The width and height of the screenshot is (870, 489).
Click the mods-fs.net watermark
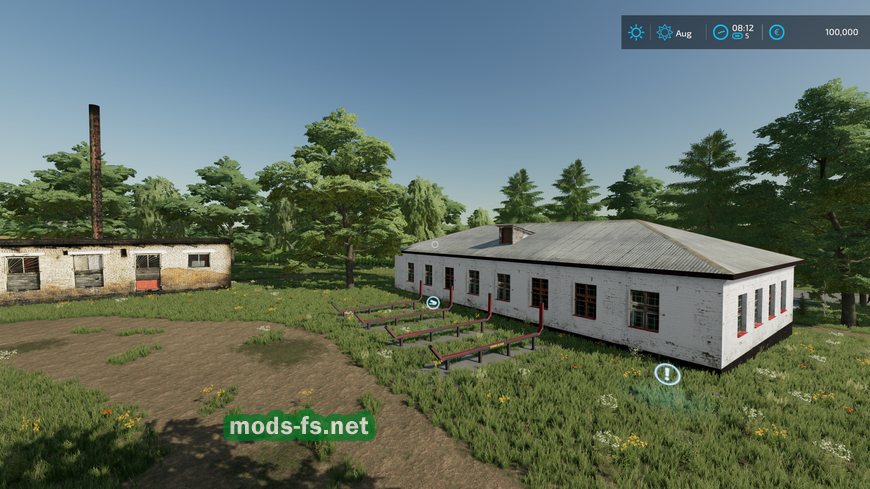point(299,427)
